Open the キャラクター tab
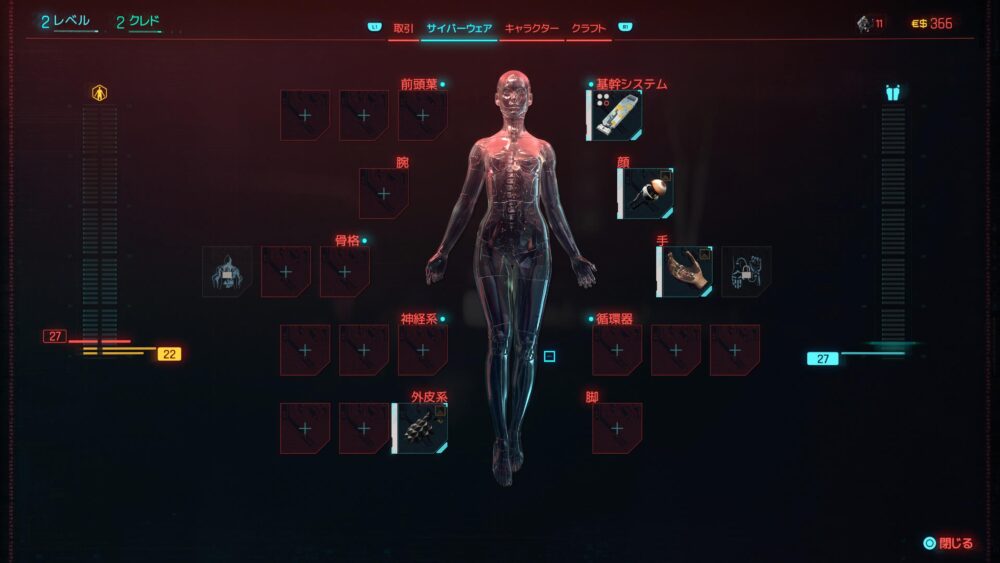The width and height of the screenshot is (1000, 563). 531,28
